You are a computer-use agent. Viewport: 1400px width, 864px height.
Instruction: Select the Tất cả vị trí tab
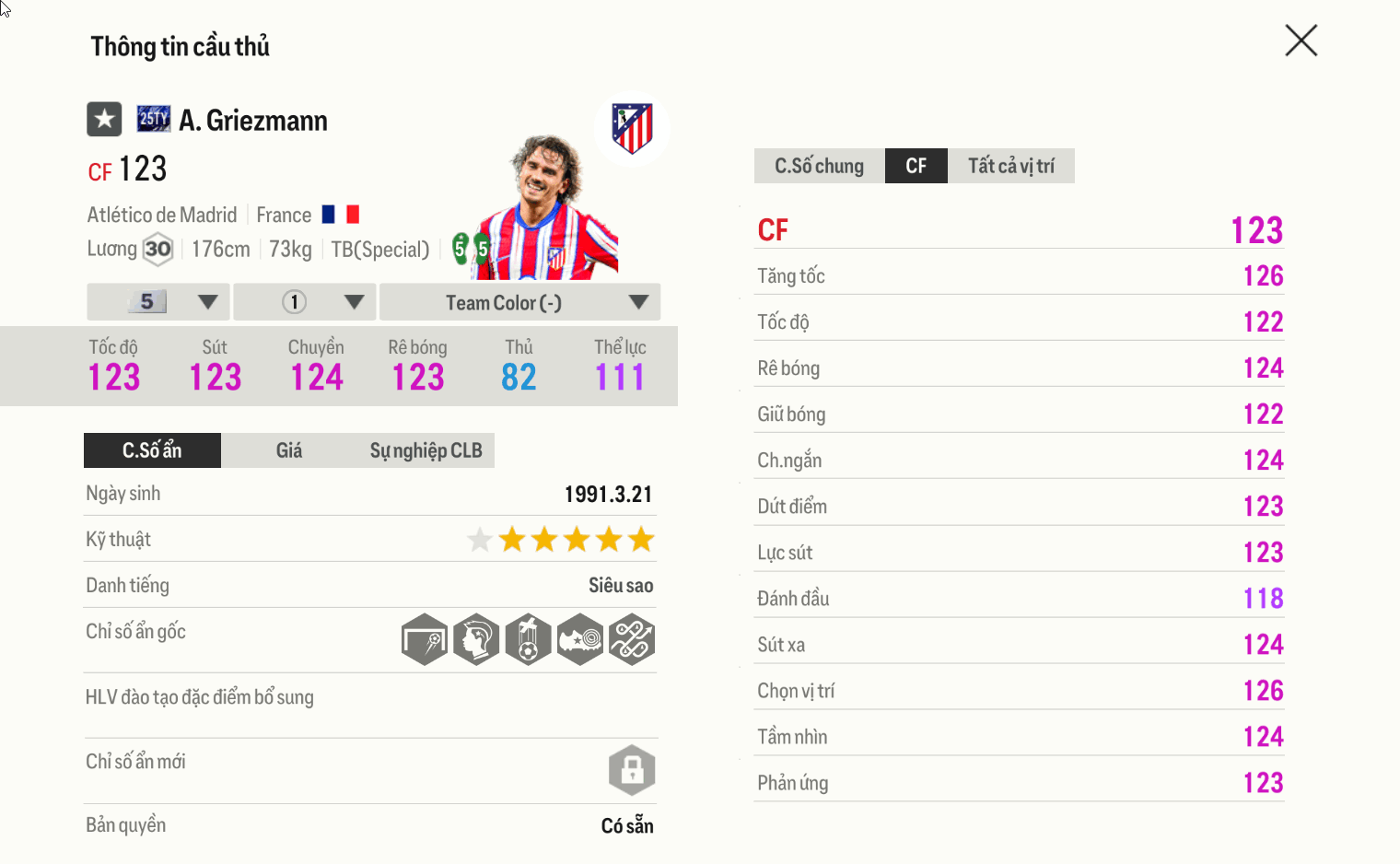tap(1010, 166)
